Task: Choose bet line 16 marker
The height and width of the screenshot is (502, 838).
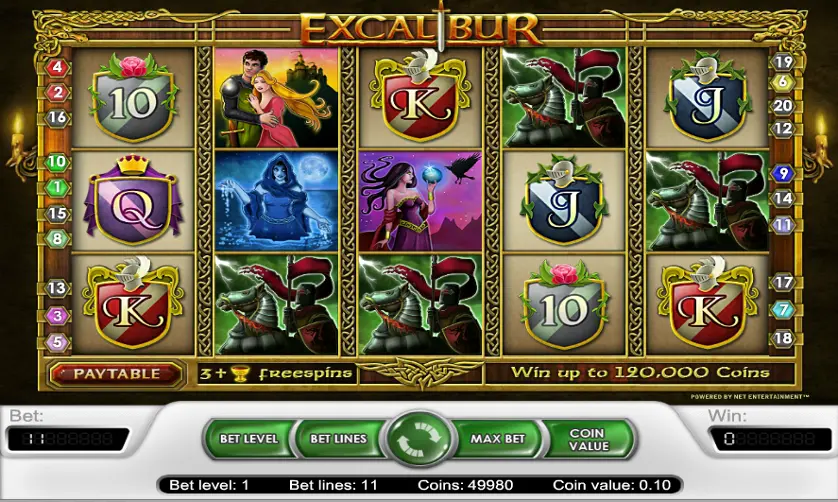Action: [57, 118]
